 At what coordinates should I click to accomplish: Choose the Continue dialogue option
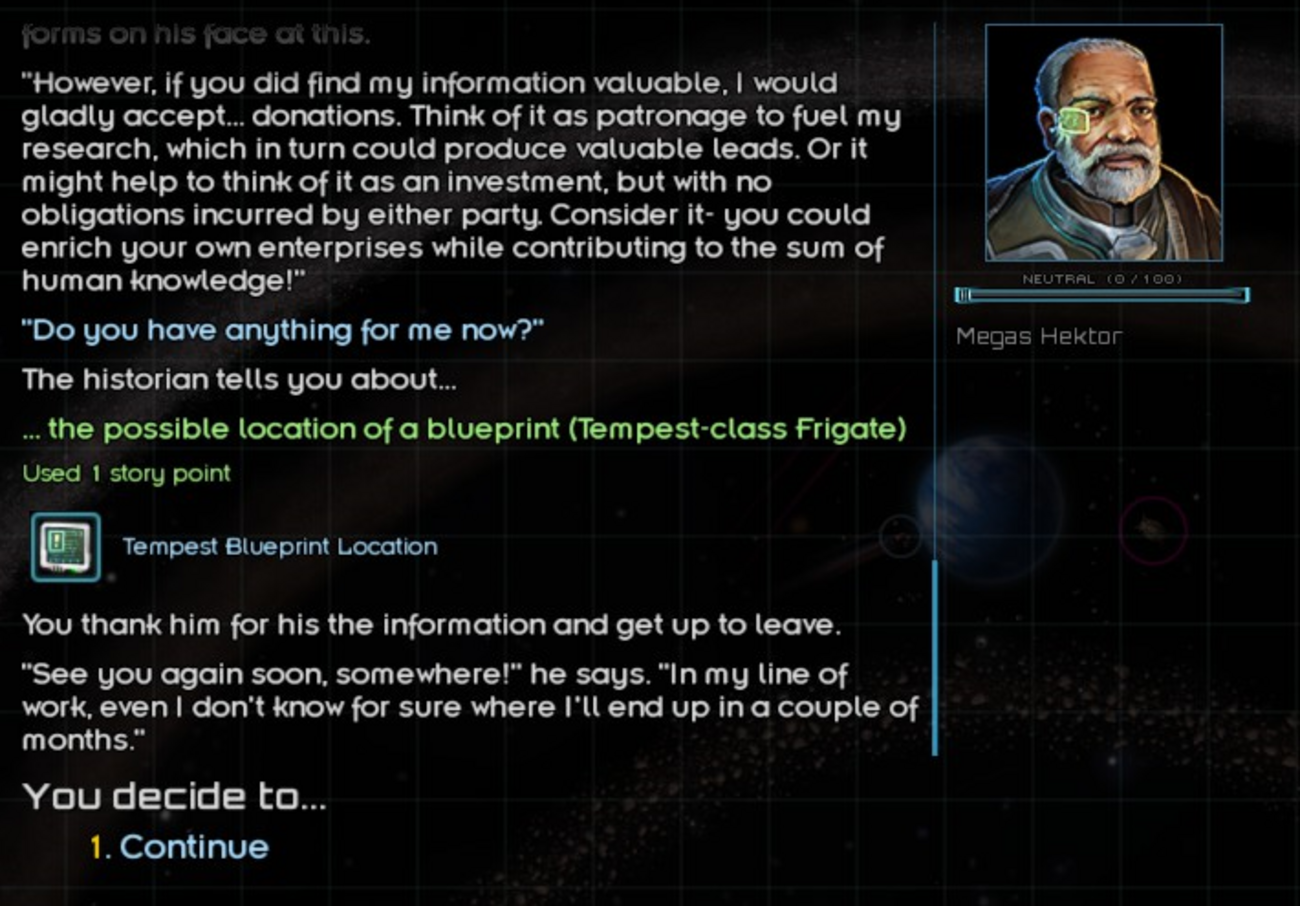[x=193, y=847]
